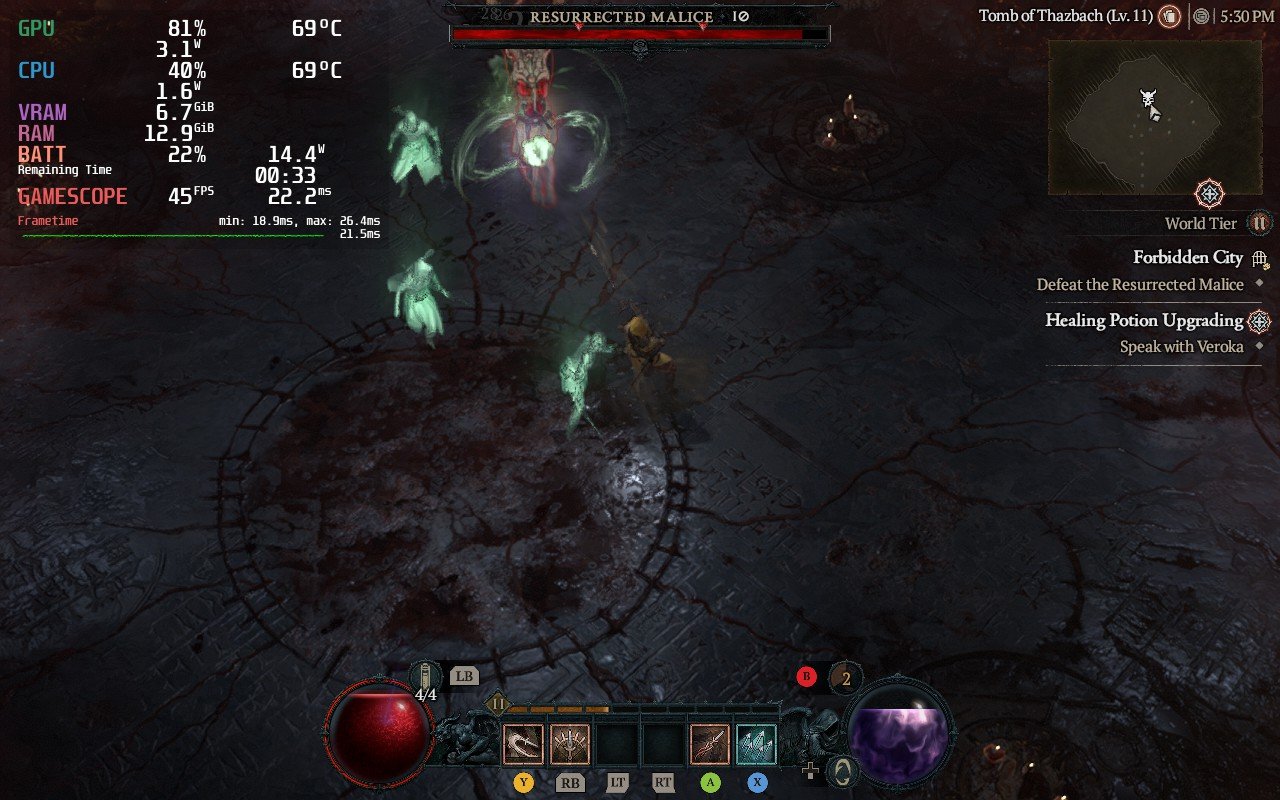
Task: Click the World Tier II indicator
Action: click(x=1260, y=223)
